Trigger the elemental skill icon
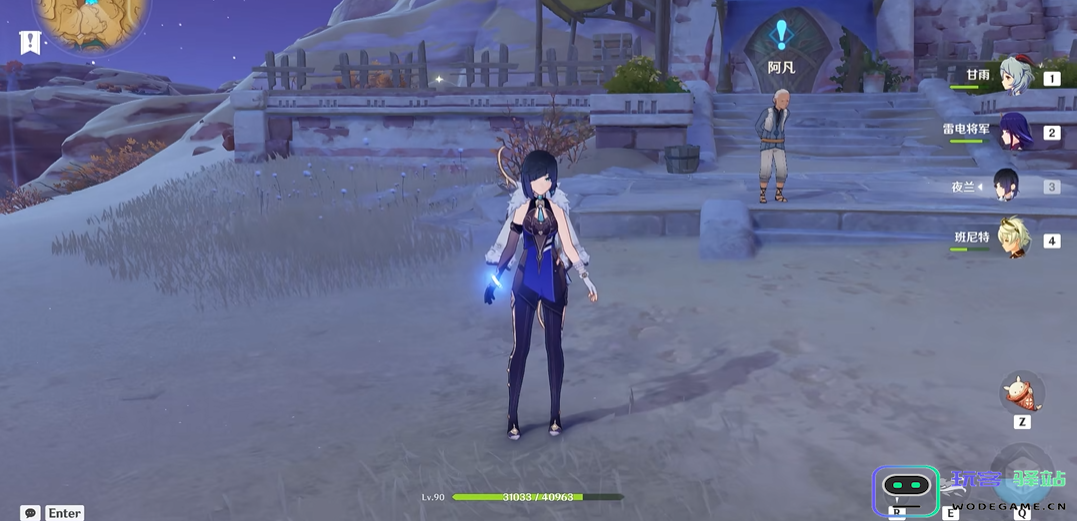 [951, 485]
